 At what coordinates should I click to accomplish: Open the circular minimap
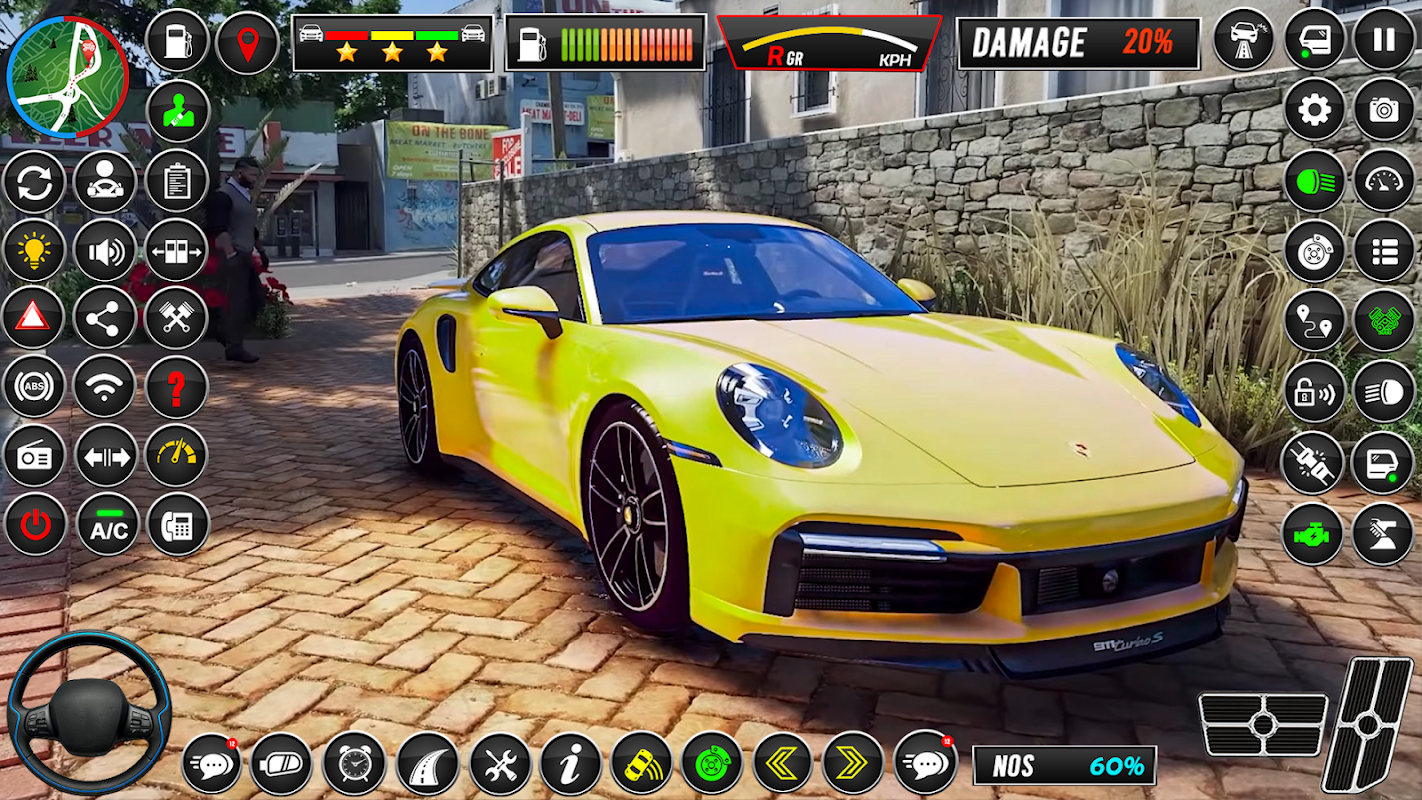click(67, 77)
